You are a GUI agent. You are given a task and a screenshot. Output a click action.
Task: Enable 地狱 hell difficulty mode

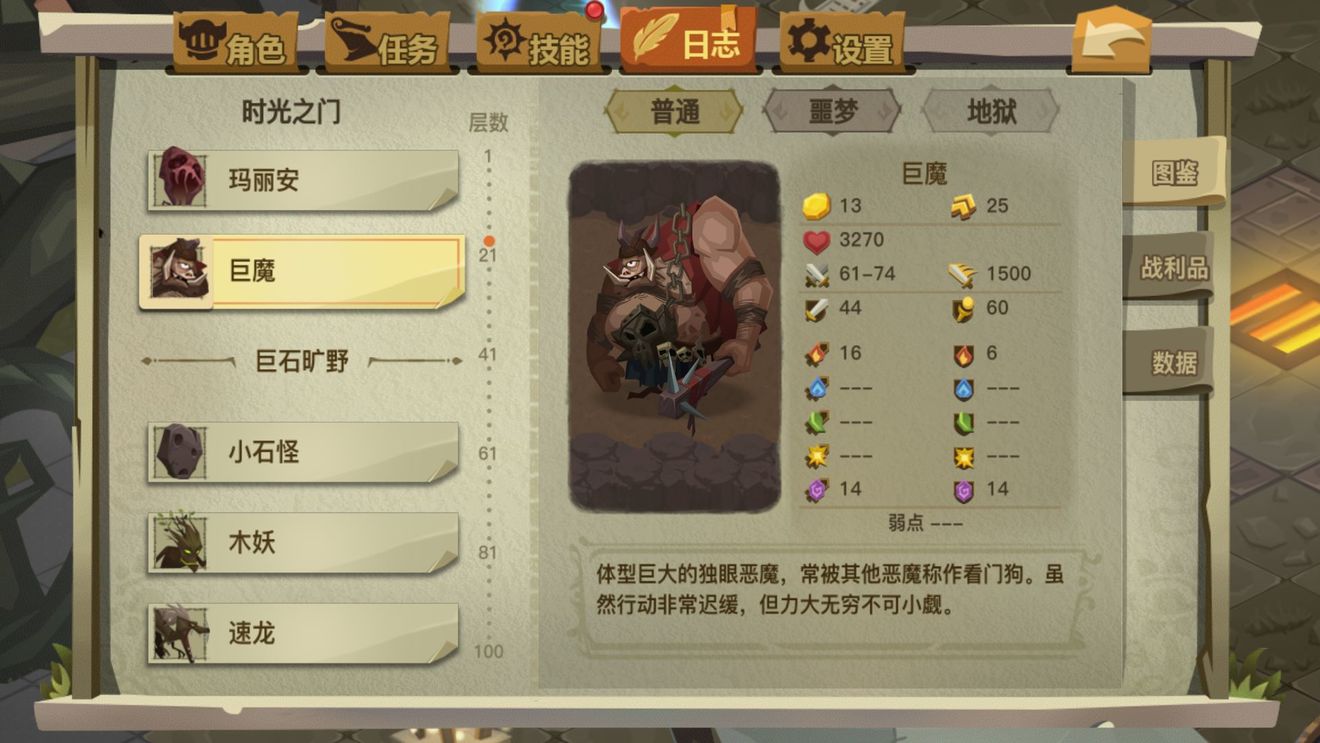(989, 113)
